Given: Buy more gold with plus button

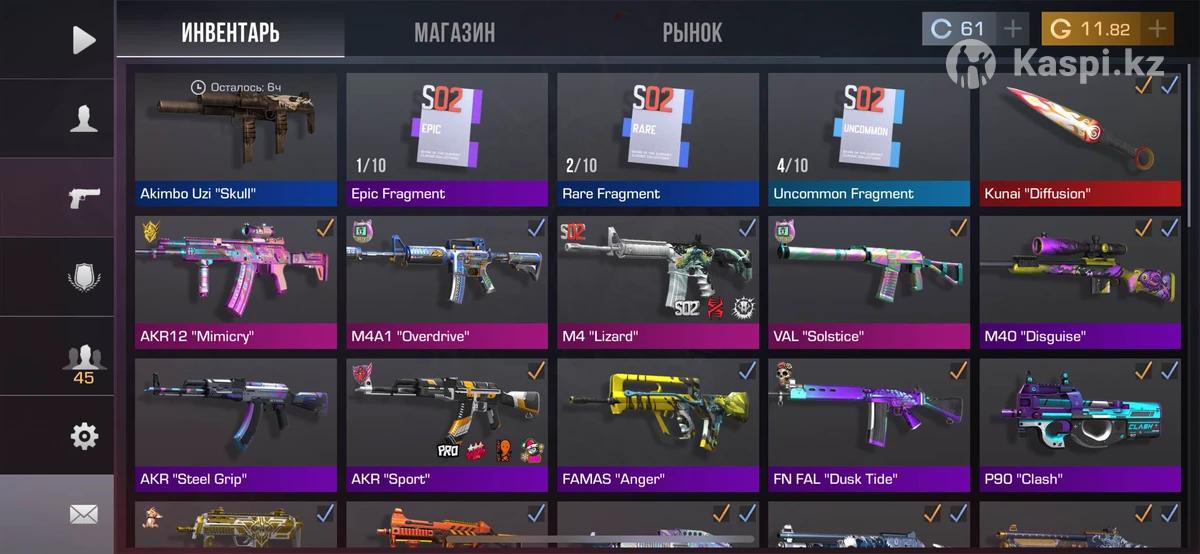Looking at the screenshot, I should 1157,29.
